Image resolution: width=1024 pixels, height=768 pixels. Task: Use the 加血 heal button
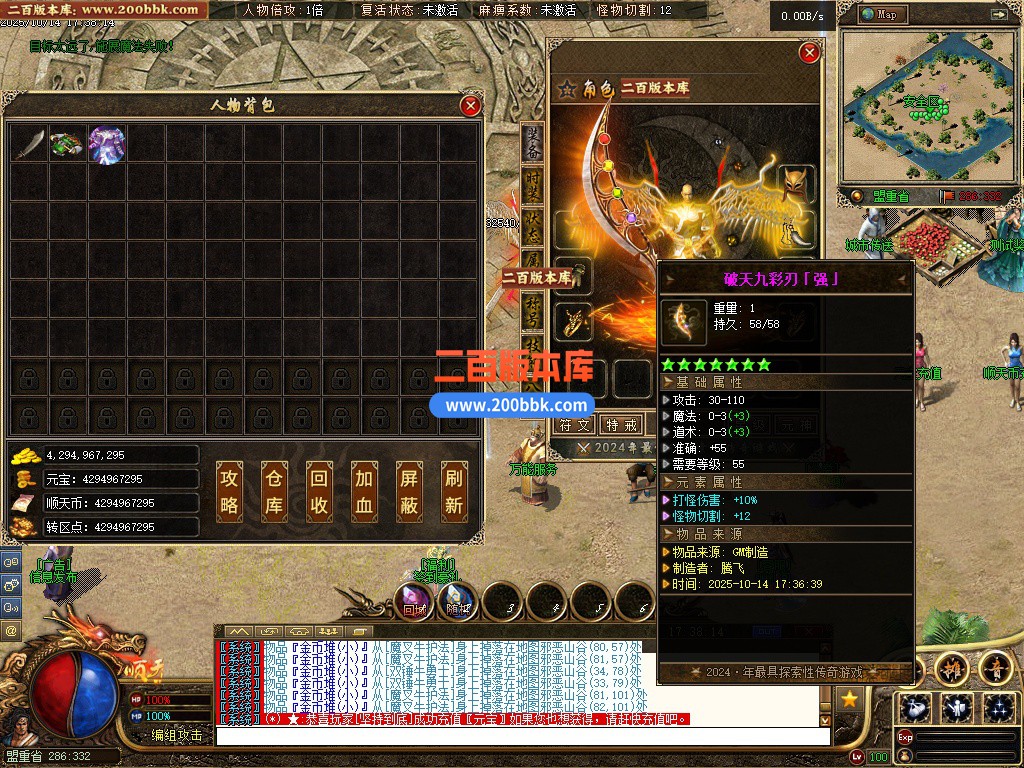point(363,491)
